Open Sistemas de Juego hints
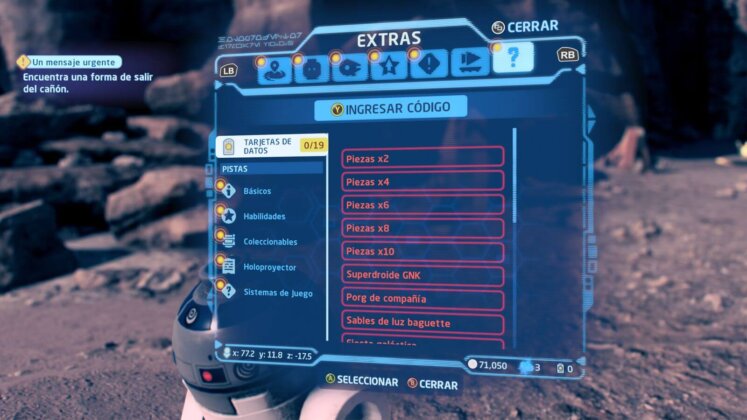This screenshot has height=420, width=747. tap(277, 293)
